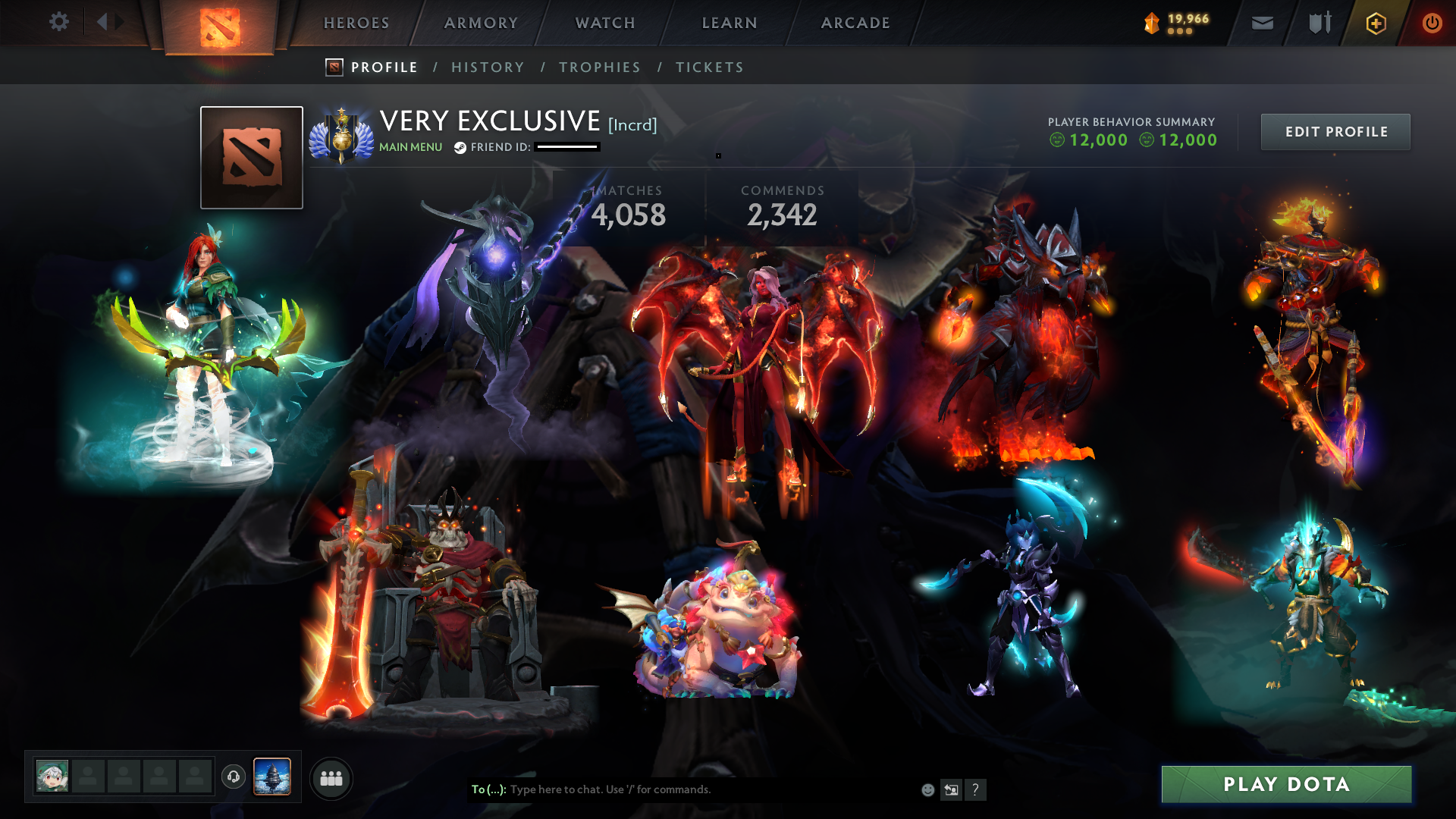
Task: Switch to the TROPHIES tab
Action: [x=599, y=67]
